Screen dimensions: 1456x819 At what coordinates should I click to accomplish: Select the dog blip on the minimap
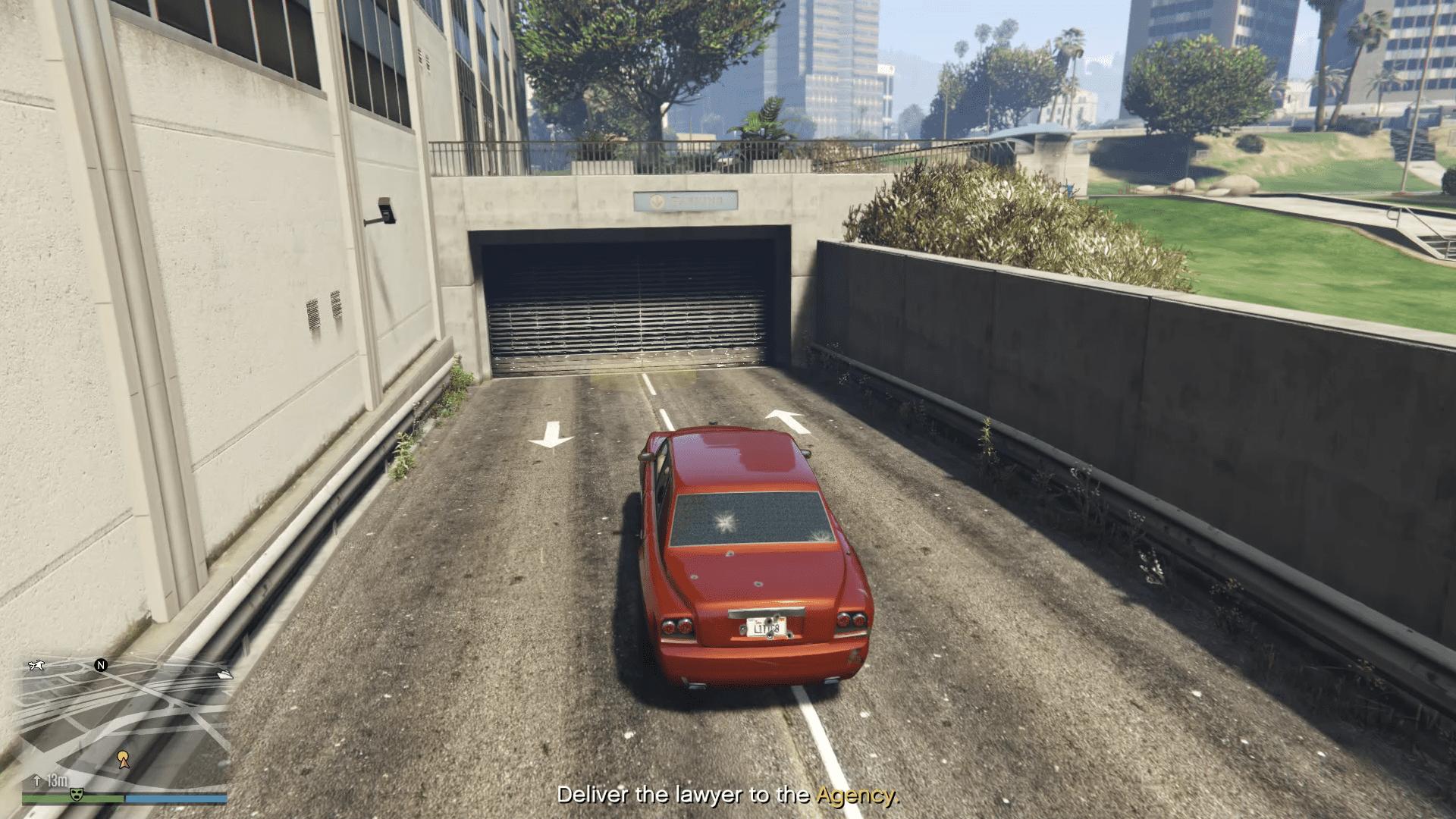36,666
